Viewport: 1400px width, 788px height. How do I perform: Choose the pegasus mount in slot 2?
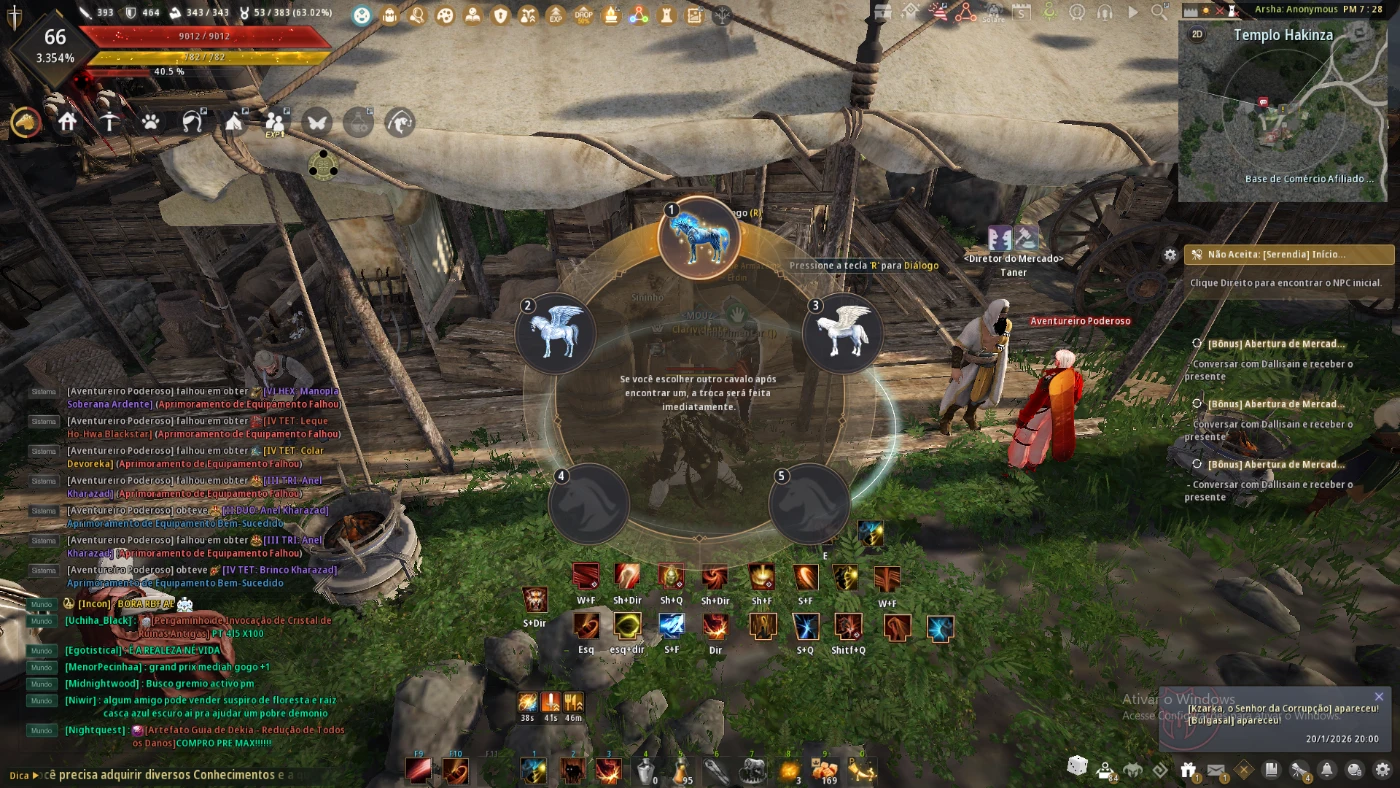pos(555,333)
